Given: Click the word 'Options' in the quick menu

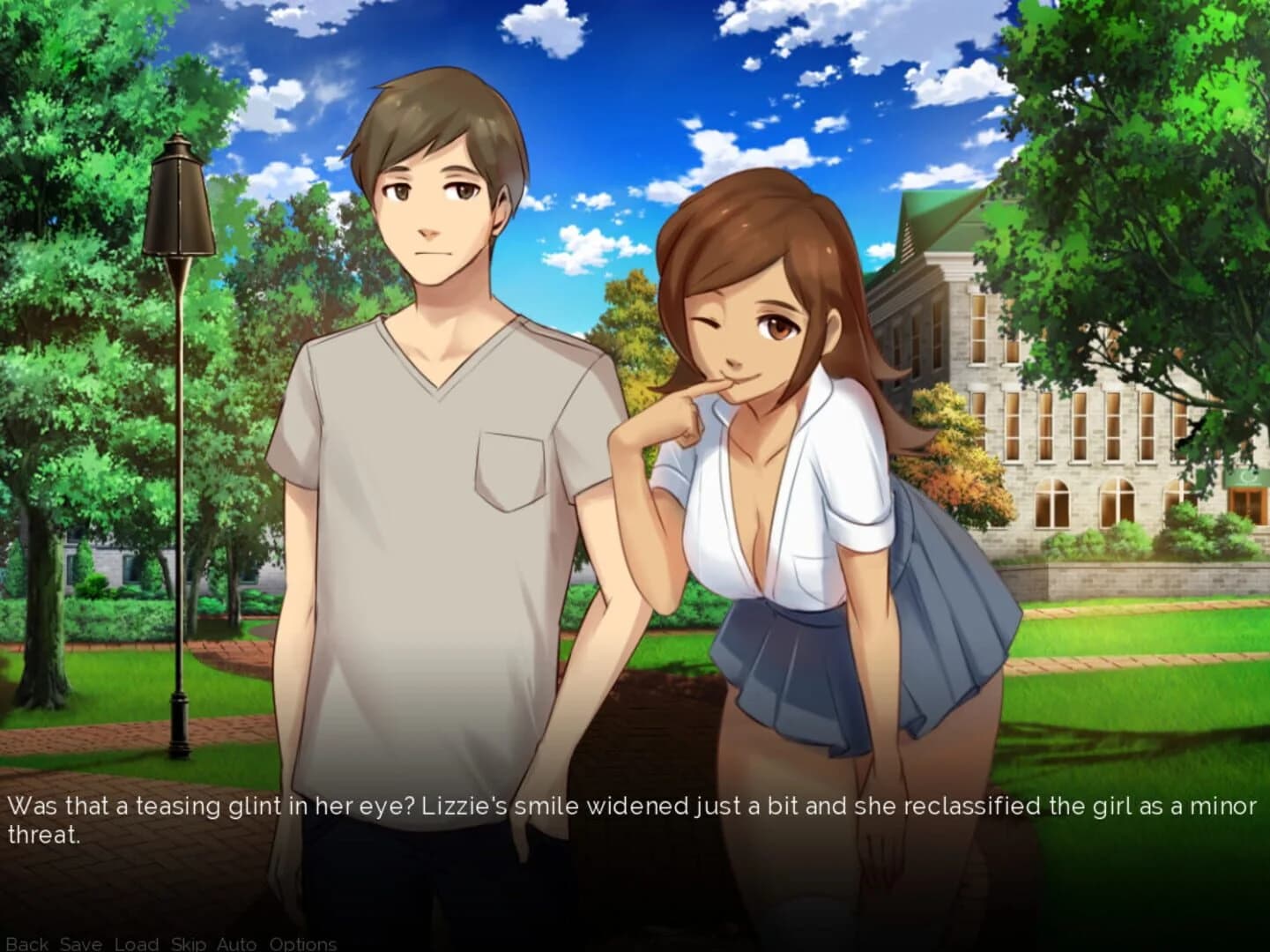Looking at the screenshot, I should (304, 944).
